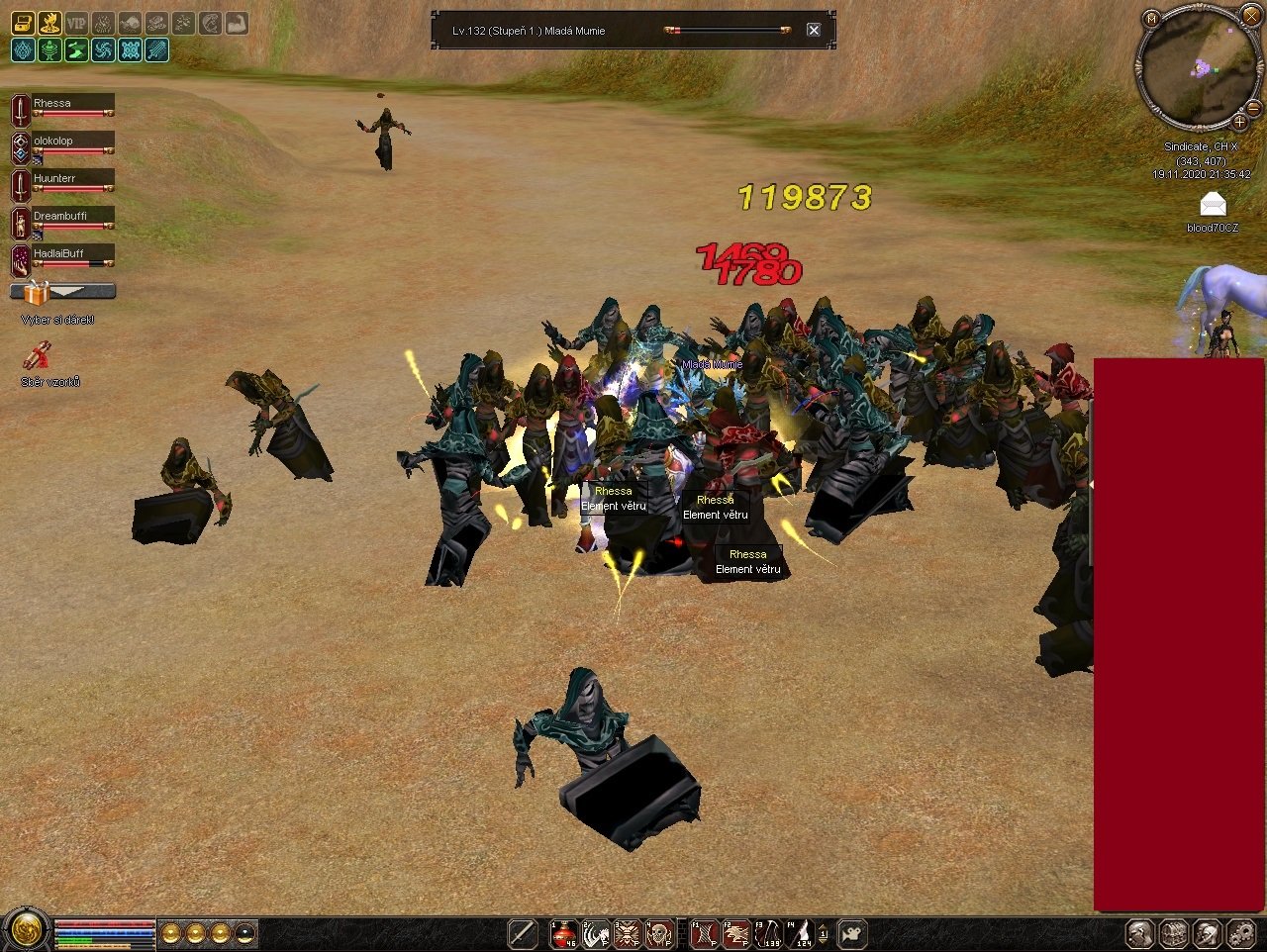Viewport: 1267px width, 952px height.
Task: Open the gift box 'Vyber si dárek!'
Action: click(37, 293)
